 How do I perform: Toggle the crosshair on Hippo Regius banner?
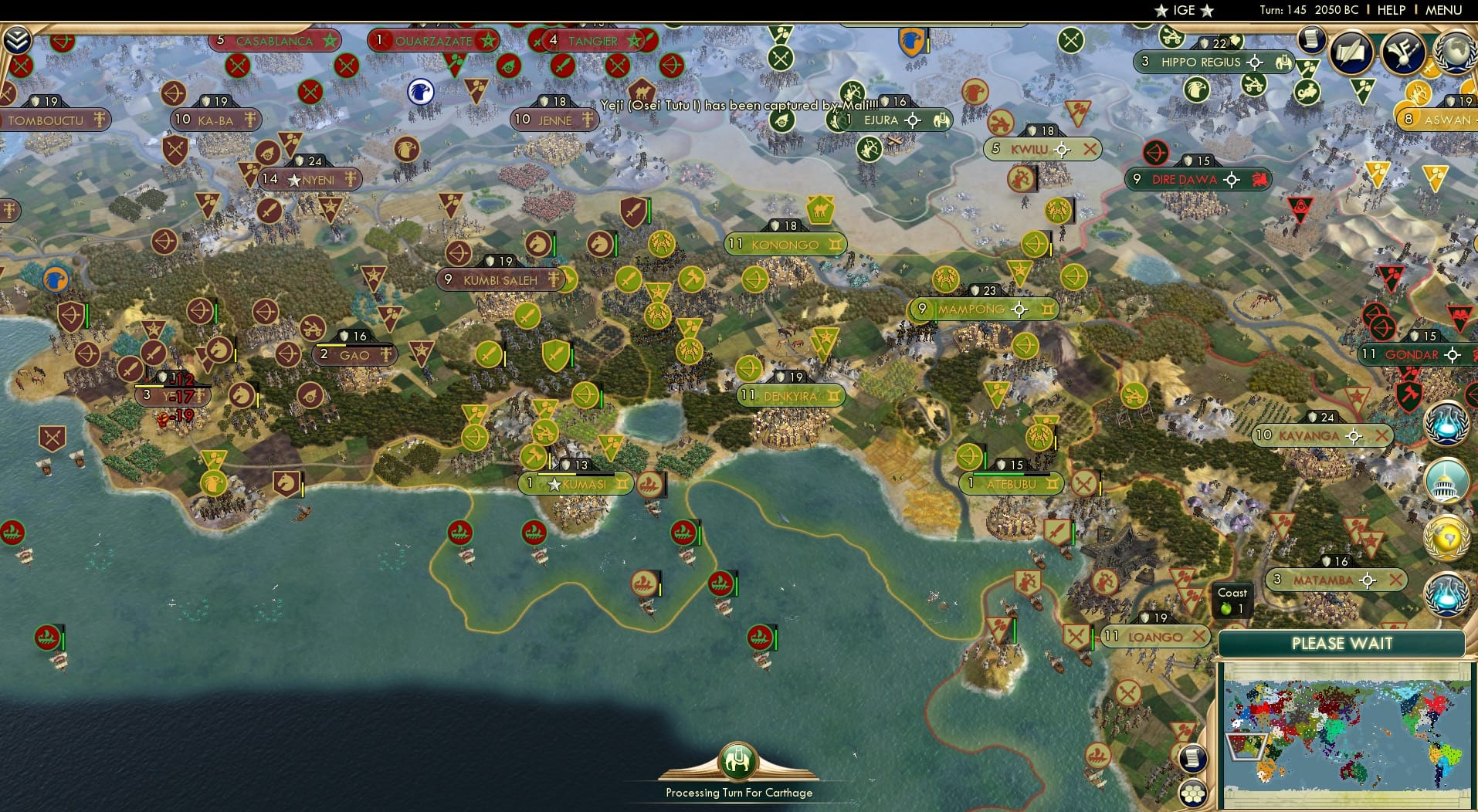(x=1255, y=63)
